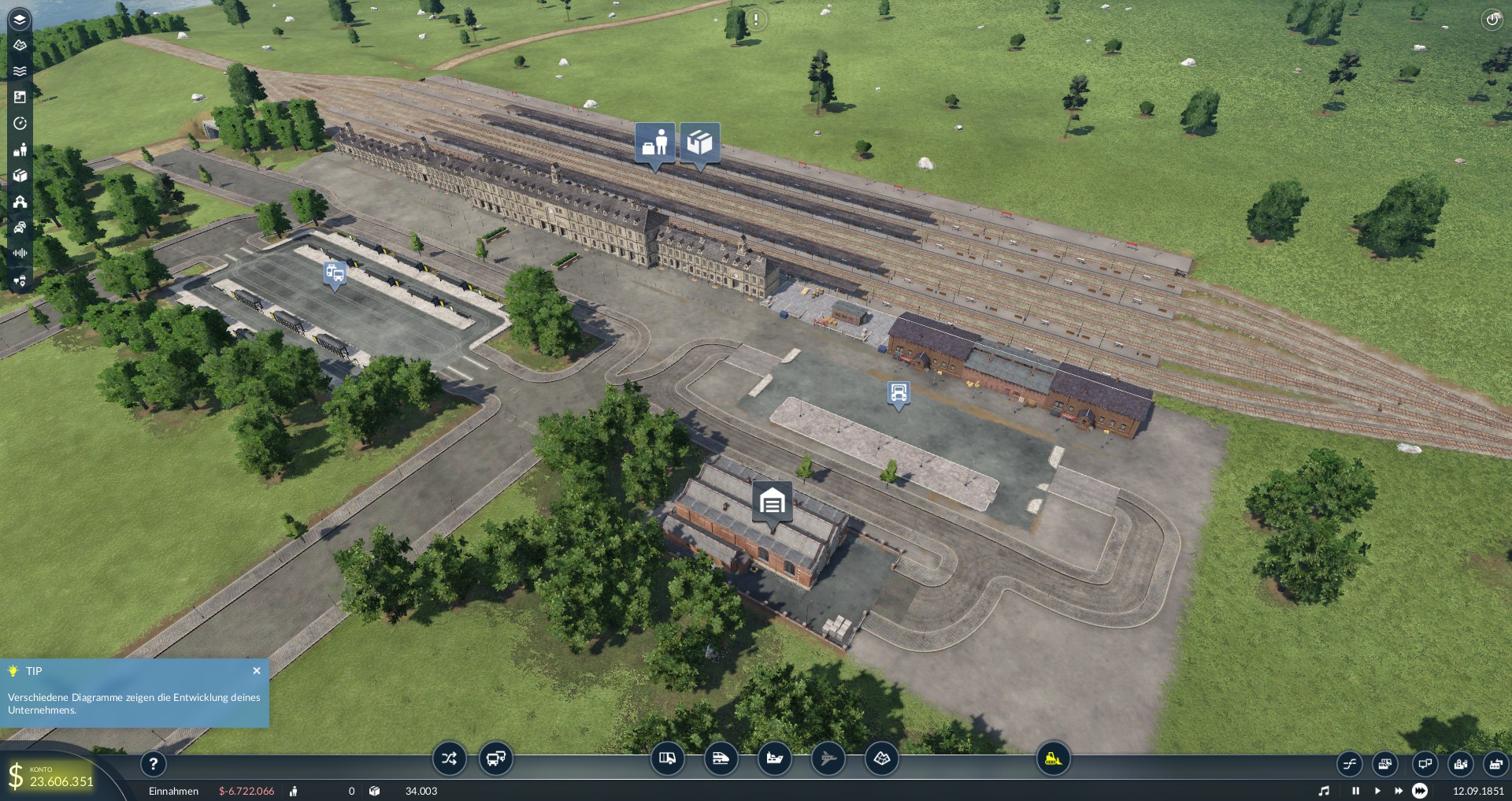The image size is (1512, 801).
Task: Open the game menu power button
Action: tap(1492, 20)
